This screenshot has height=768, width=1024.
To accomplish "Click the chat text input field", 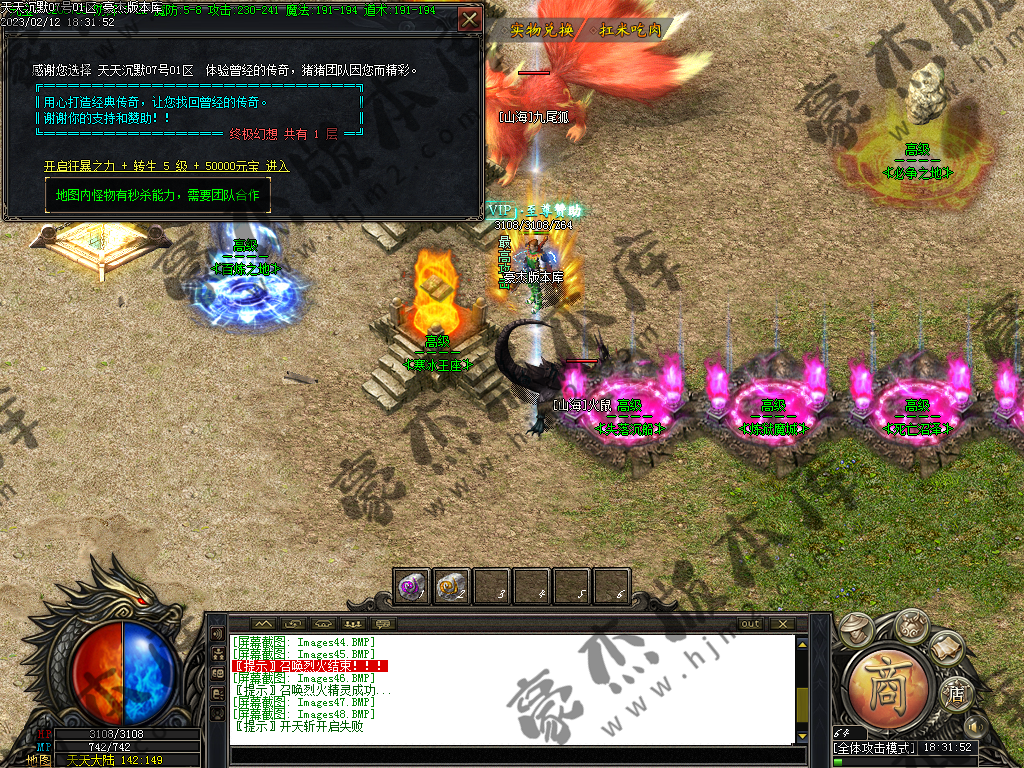I will 515,757.
